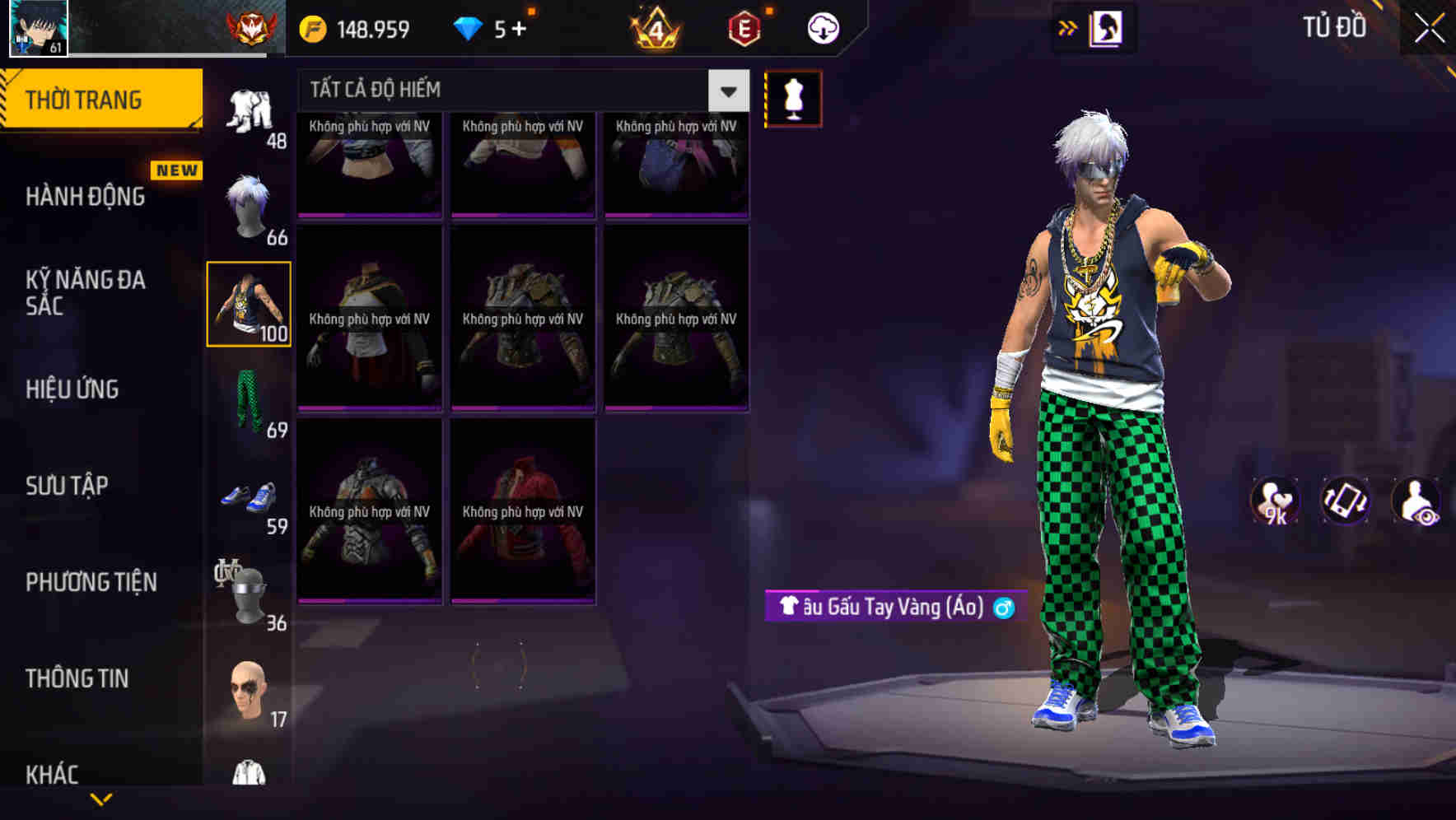Image resolution: width=1456 pixels, height=820 pixels.
Task: Open the cloud download icon in top bar
Action: (823, 27)
